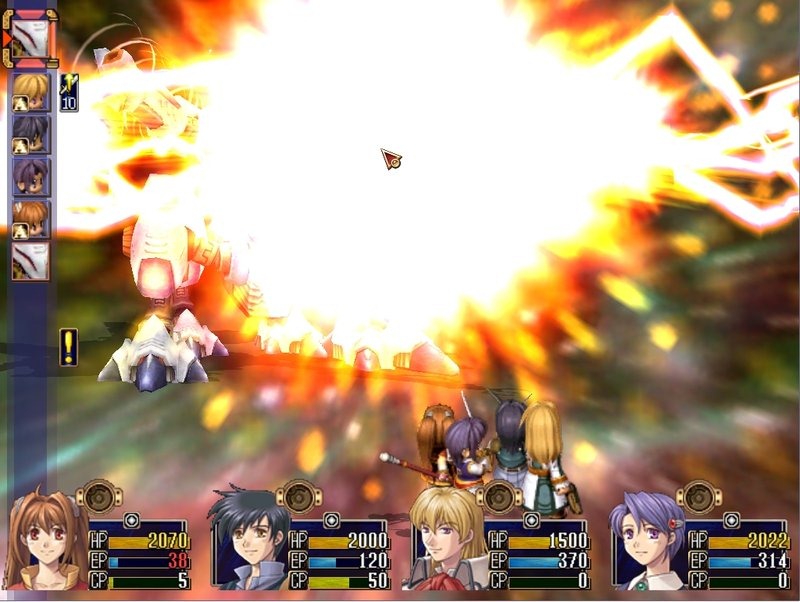Select the enemy portrait ending the turn order
800x602 pixels.
[x=30, y=260]
